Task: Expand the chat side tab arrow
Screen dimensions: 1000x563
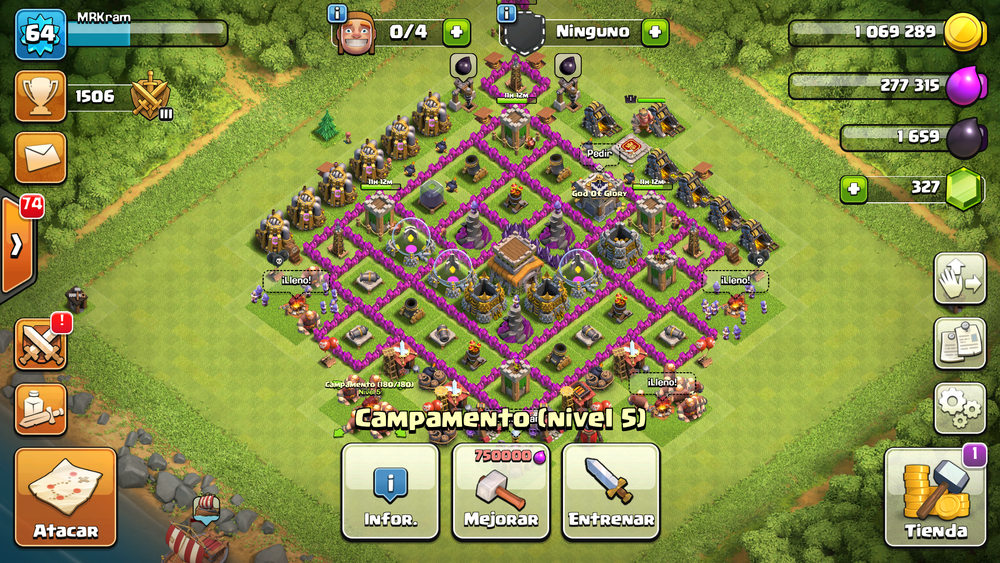Action: click(x=17, y=246)
